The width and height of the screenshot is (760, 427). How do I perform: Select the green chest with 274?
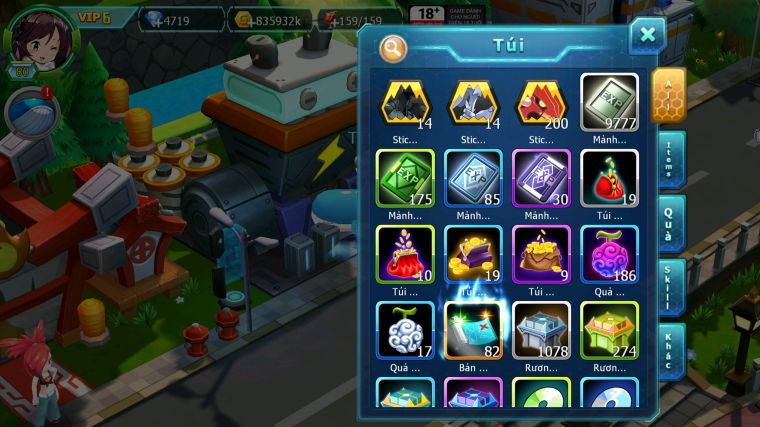coord(609,329)
